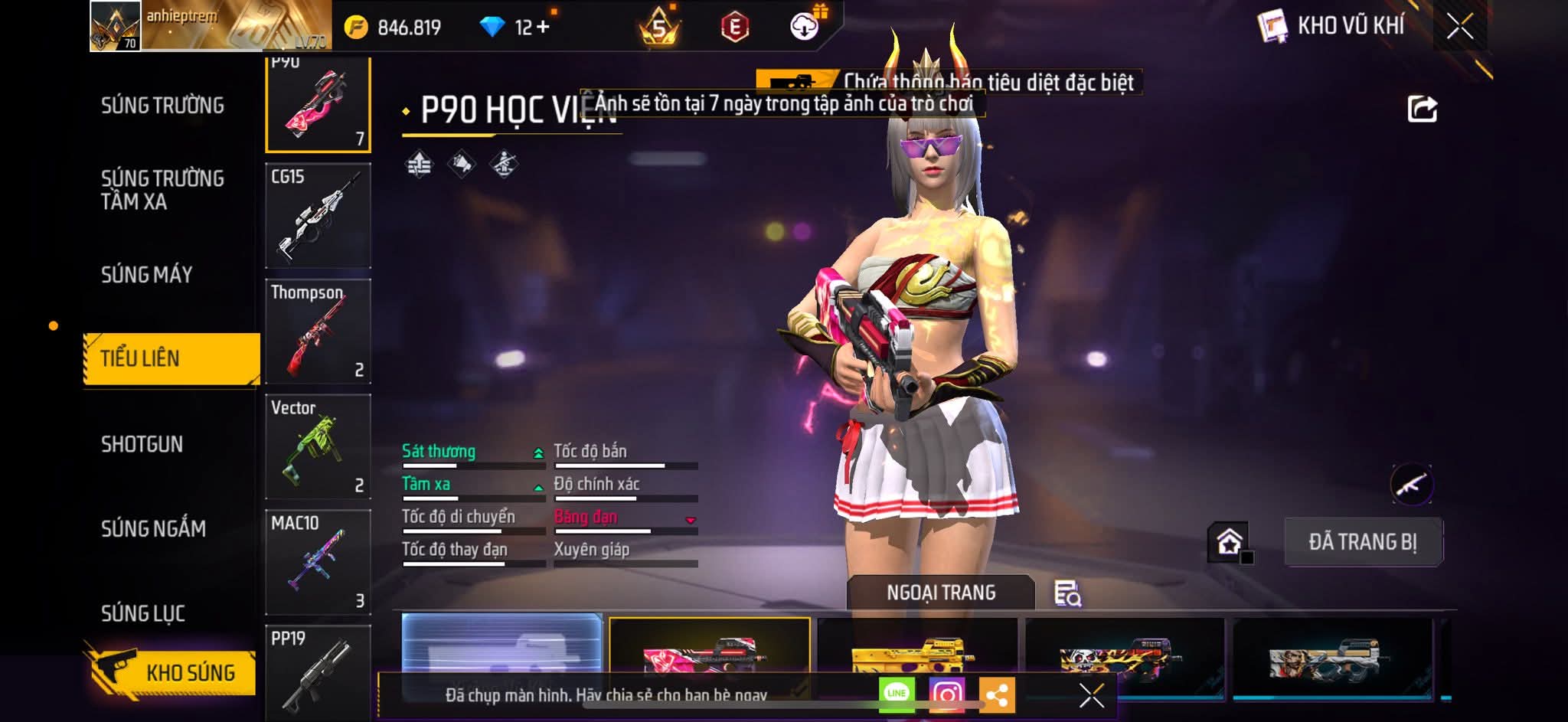Choose the Vector weapon tile
1568x722 pixels.
point(318,446)
